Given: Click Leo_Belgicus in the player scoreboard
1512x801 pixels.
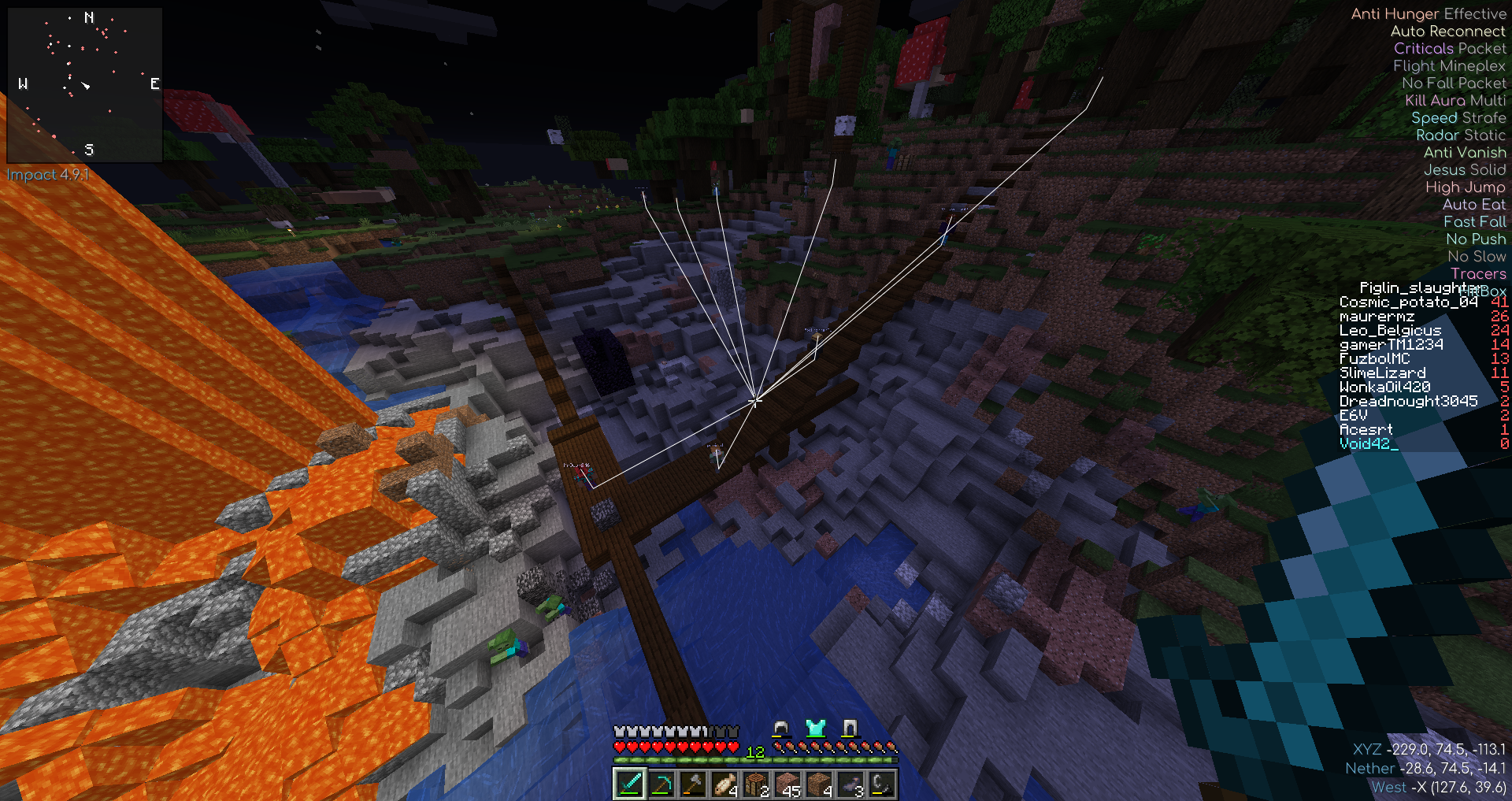Looking at the screenshot, I should point(1390,331).
